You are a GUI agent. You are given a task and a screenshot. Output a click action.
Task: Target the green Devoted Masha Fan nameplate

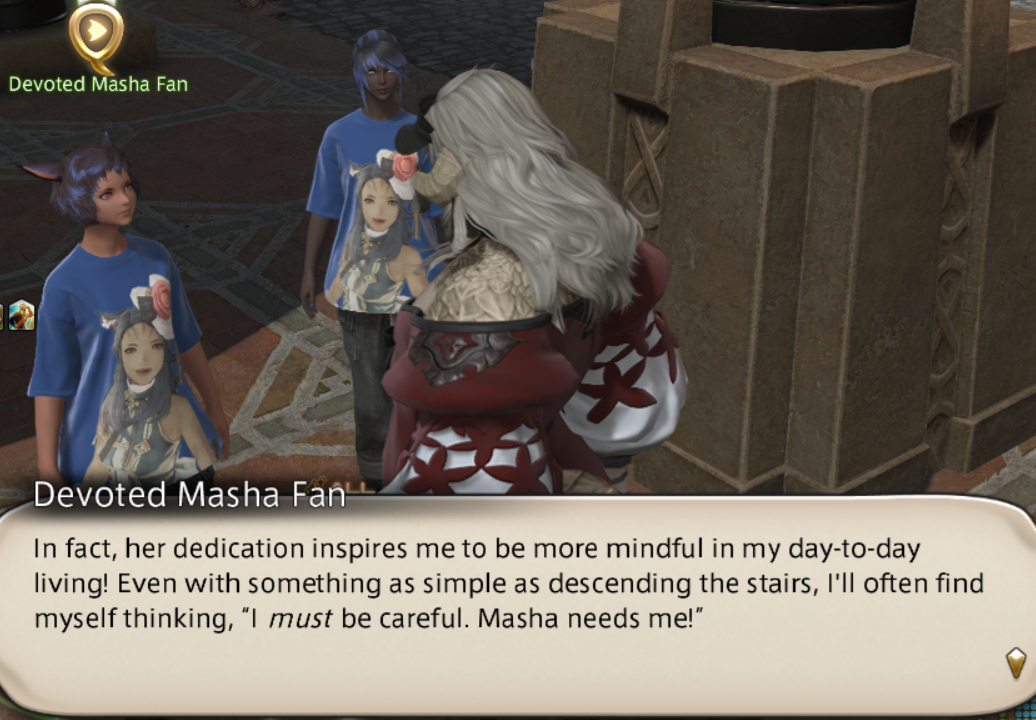point(98,84)
